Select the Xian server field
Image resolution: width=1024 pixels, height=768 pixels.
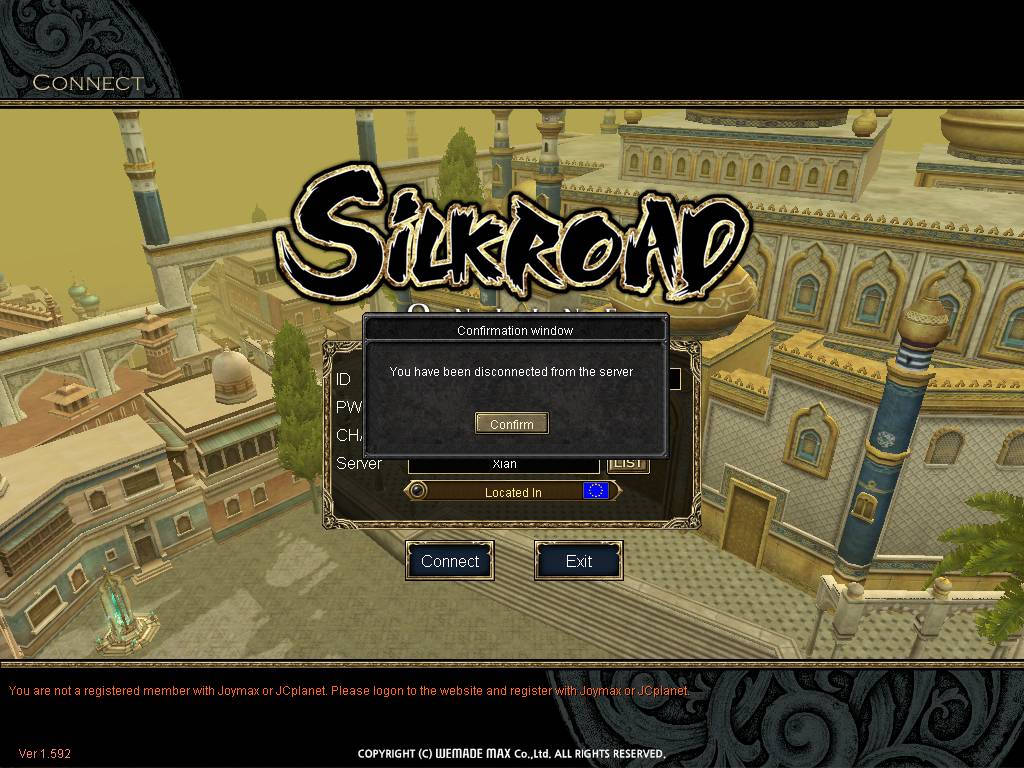(504, 465)
